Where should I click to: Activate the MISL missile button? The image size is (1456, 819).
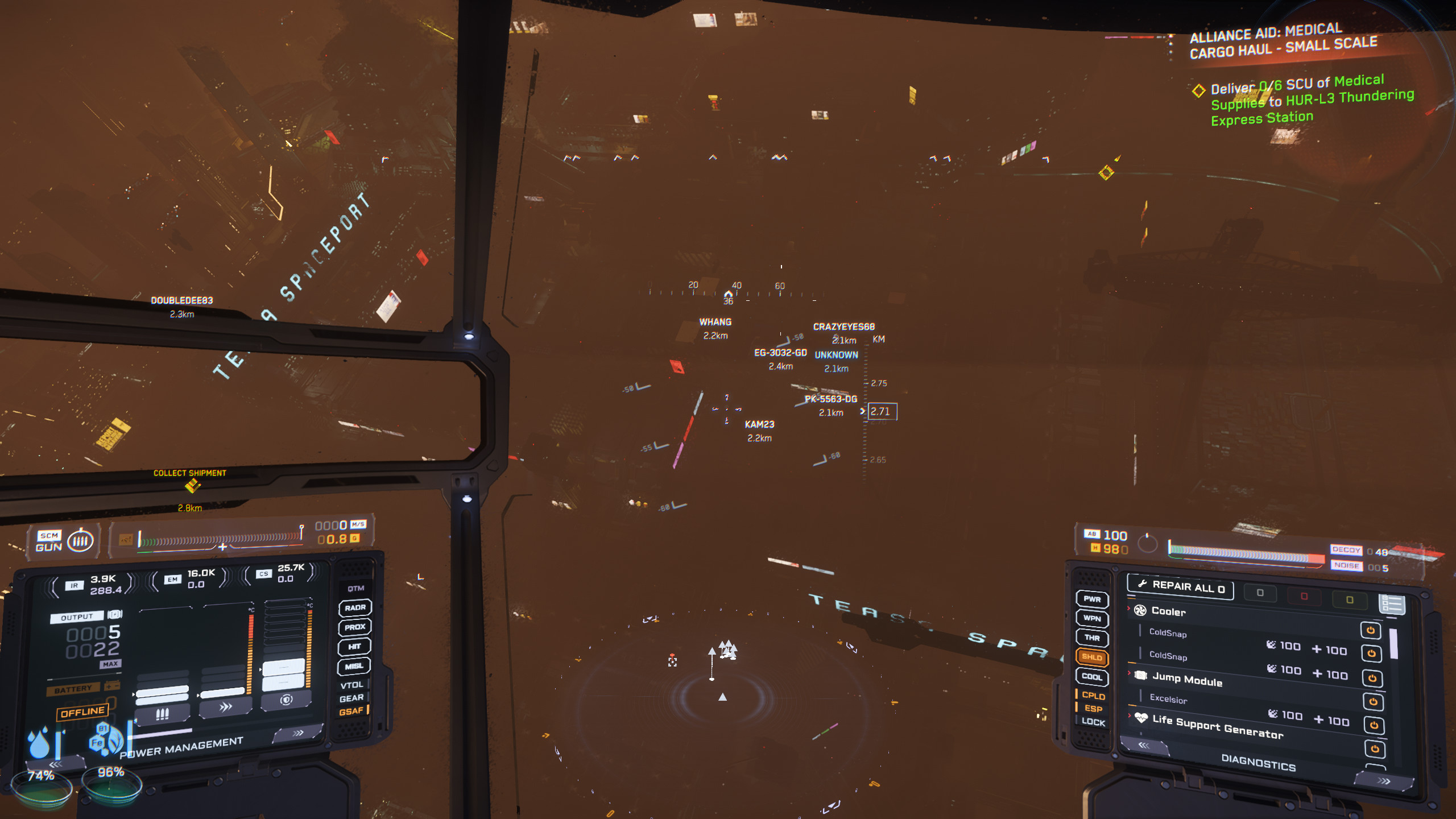[x=355, y=666]
